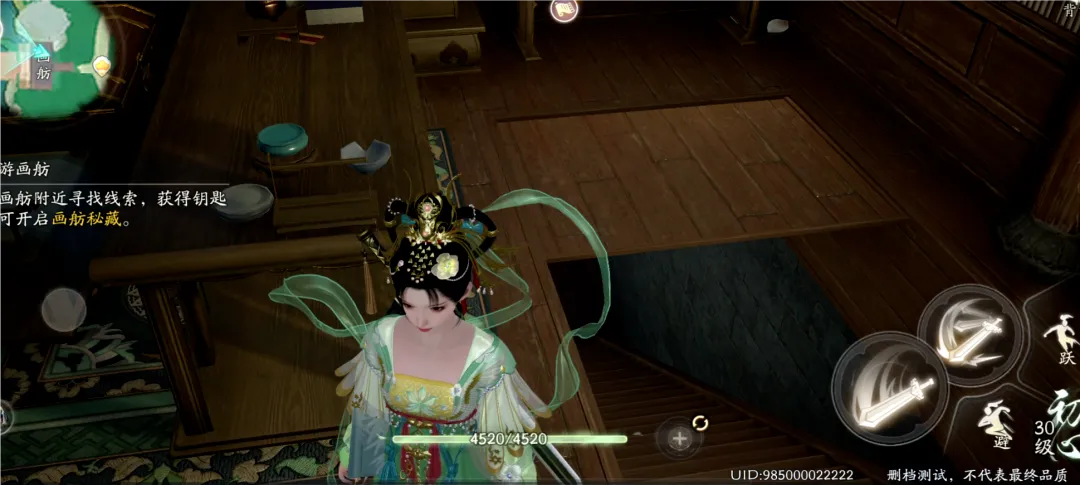
Task: Click the plus button beside the health bar
Action: (x=680, y=439)
